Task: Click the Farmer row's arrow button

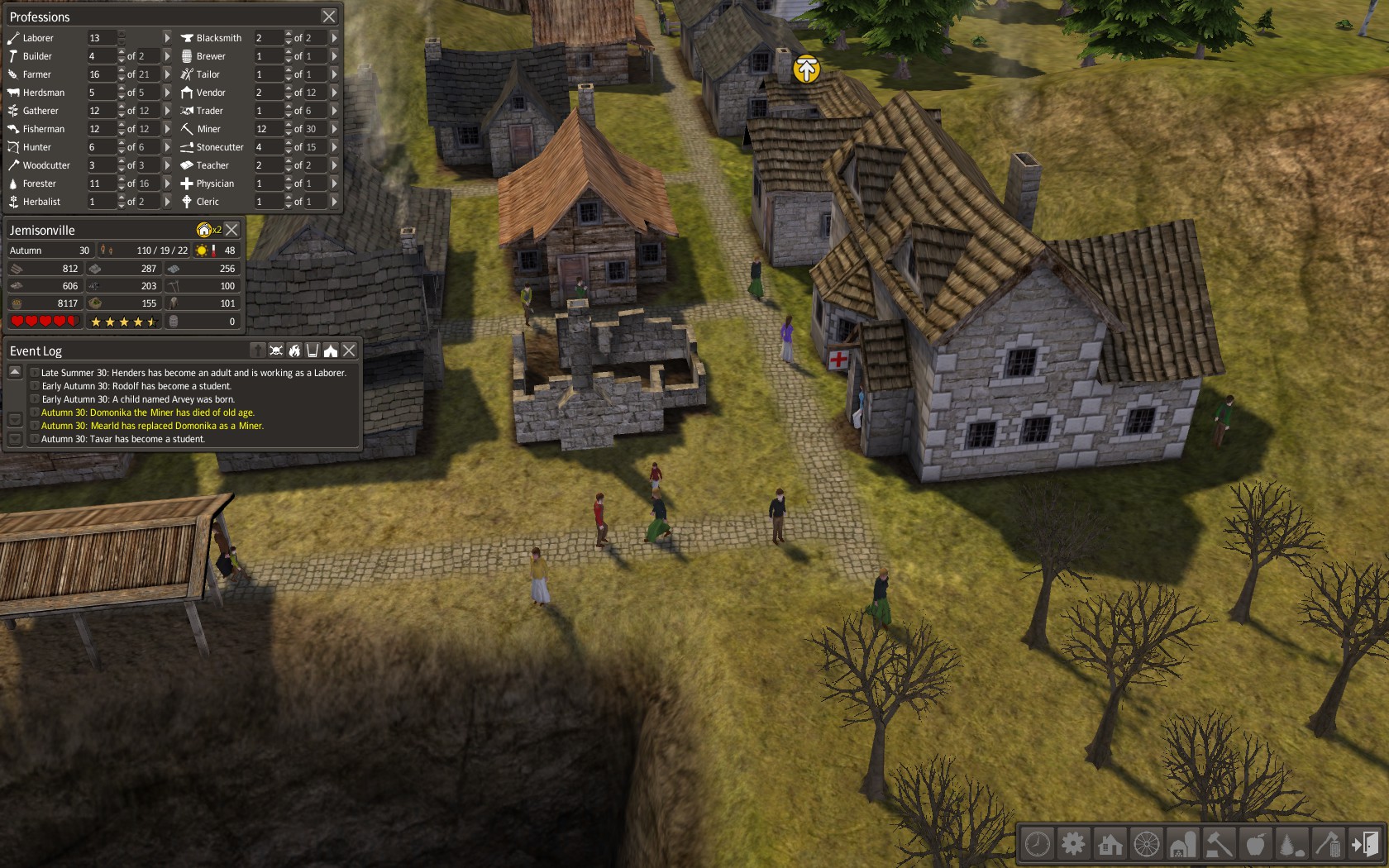Action: pos(167,74)
